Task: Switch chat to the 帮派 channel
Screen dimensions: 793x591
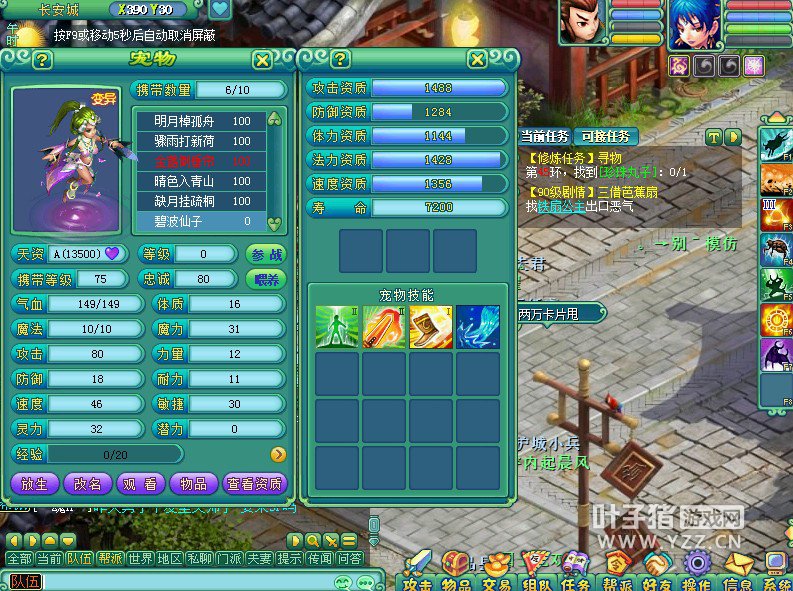Action: point(110,558)
